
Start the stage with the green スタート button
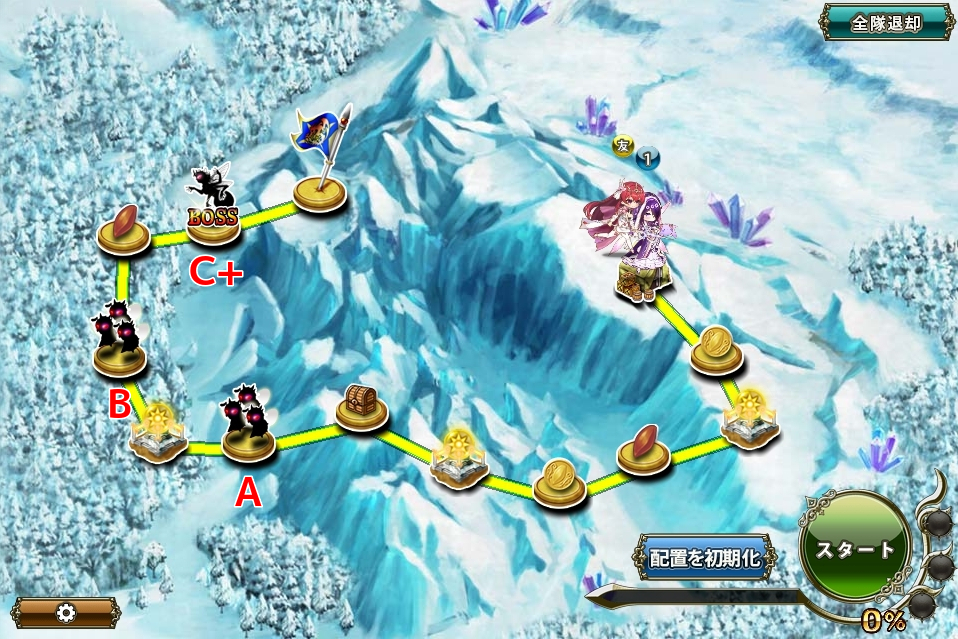coord(855,549)
